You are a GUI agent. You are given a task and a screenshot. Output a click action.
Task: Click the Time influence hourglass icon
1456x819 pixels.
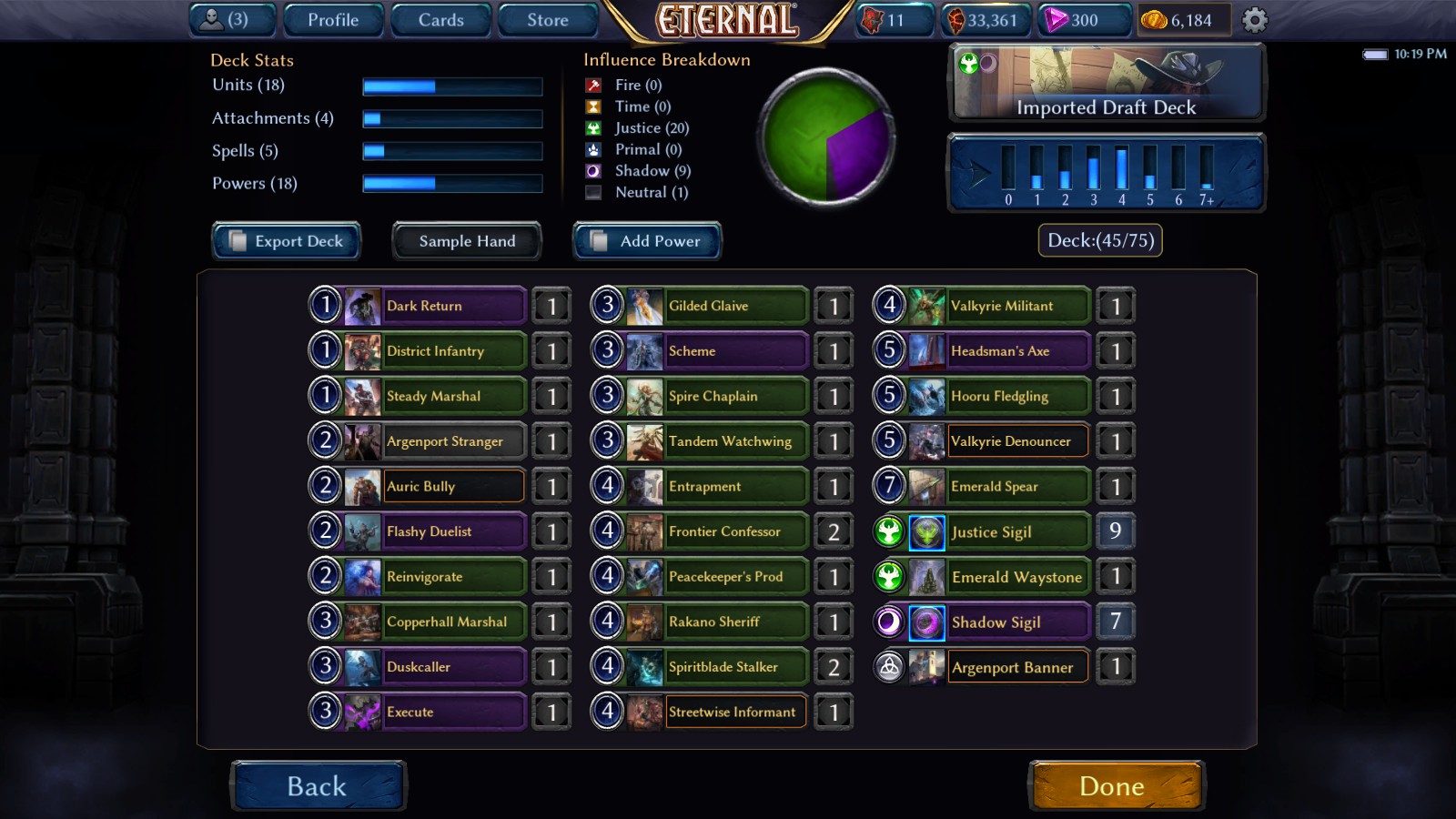click(593, 106)
